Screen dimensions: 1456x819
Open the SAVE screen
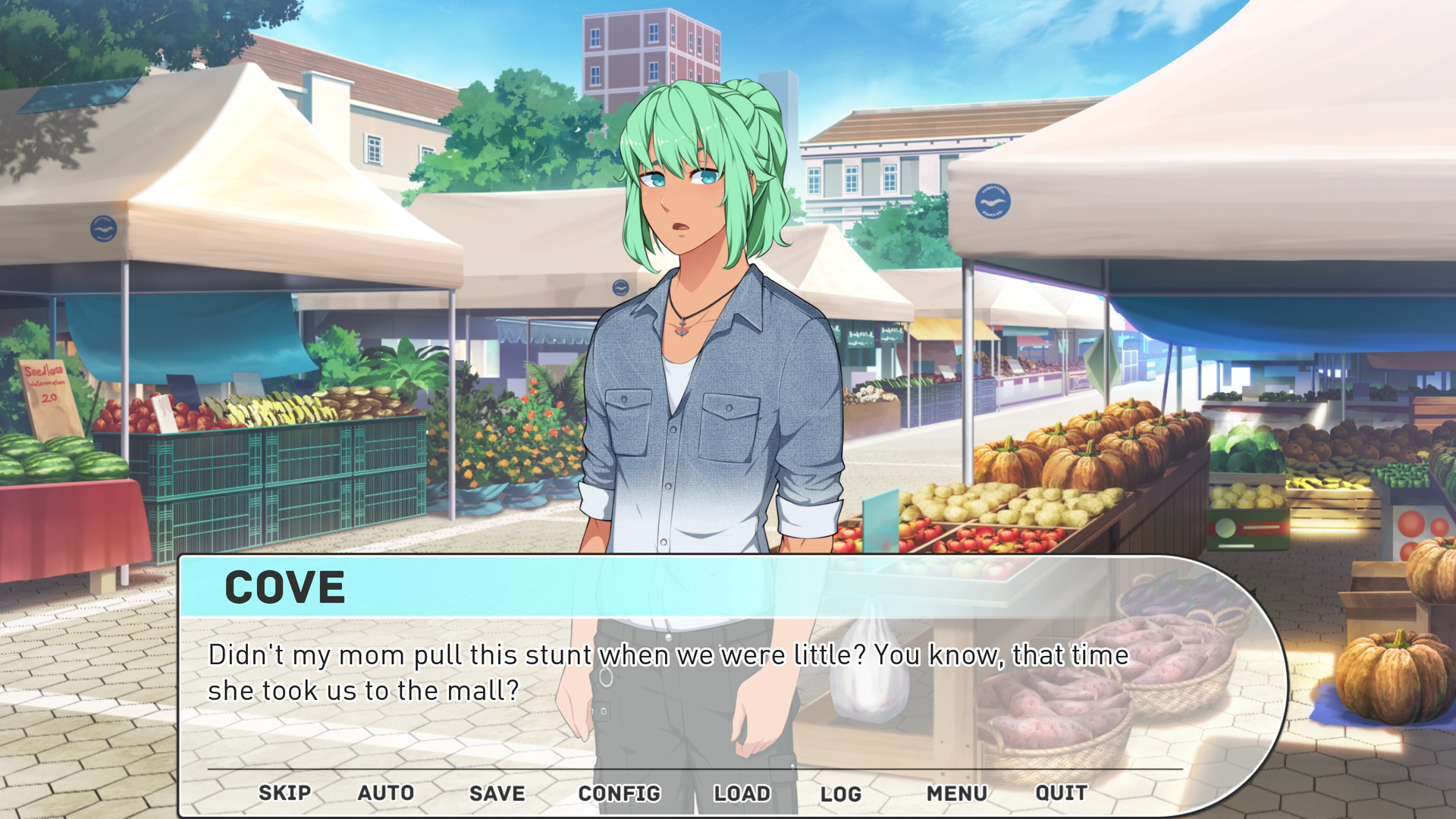497,793
